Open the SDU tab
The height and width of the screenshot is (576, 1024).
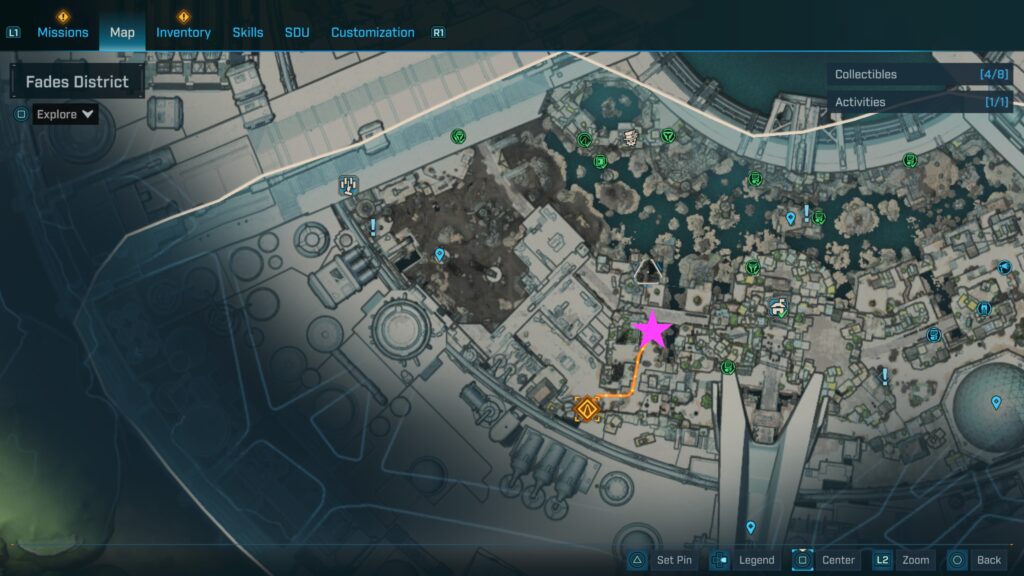pyautogui.click(x=297, y=32)
